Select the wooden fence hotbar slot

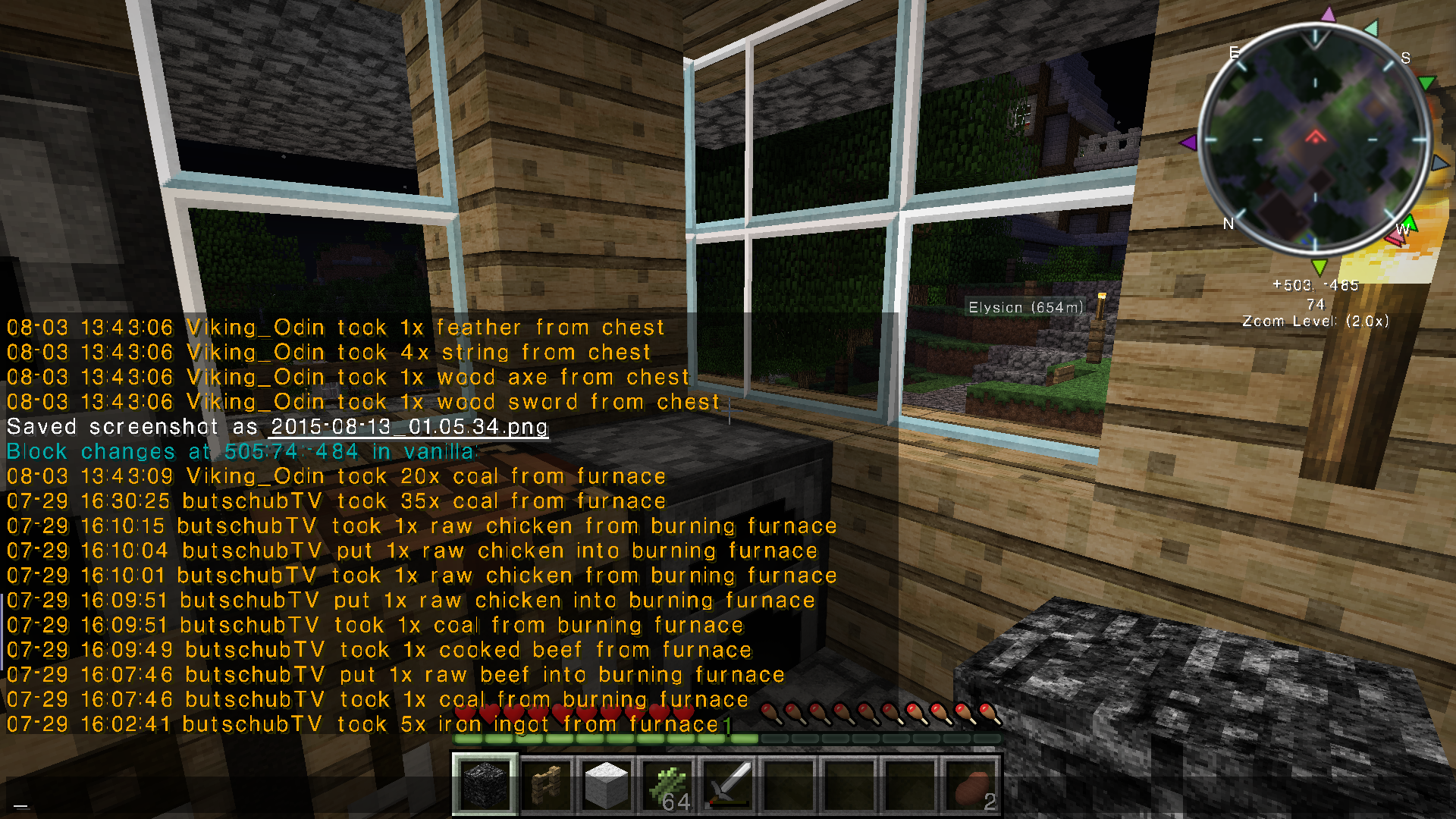[x=546, y=784]
